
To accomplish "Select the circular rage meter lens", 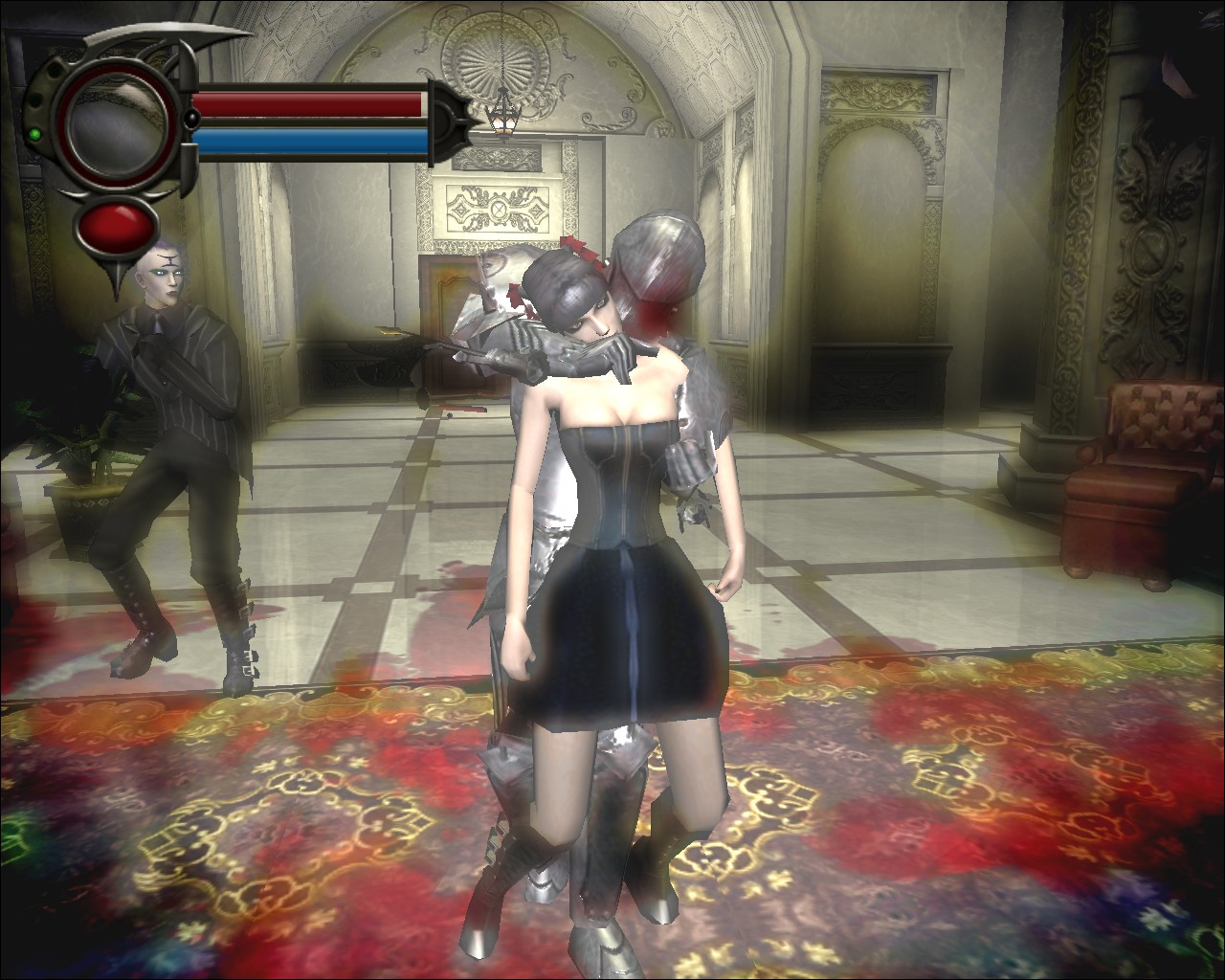I will 117,122.
